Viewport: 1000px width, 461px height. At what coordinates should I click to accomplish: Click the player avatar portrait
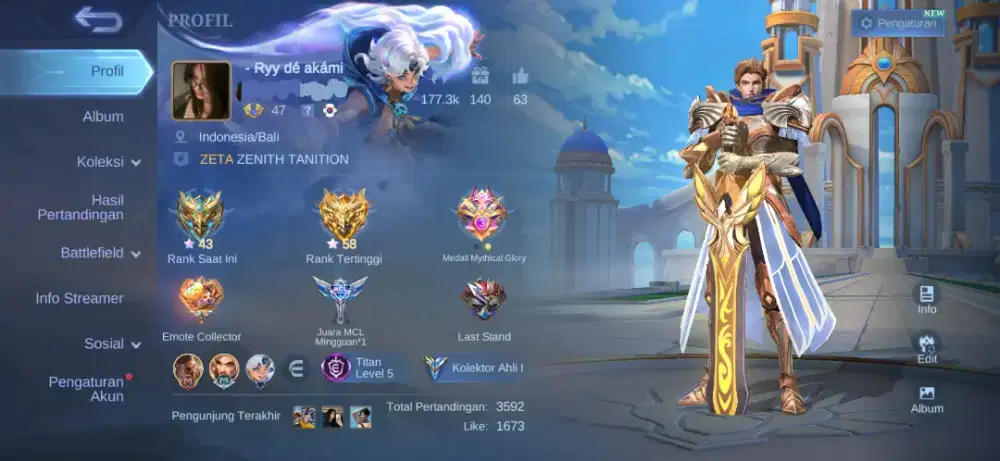tap(202, 90)
